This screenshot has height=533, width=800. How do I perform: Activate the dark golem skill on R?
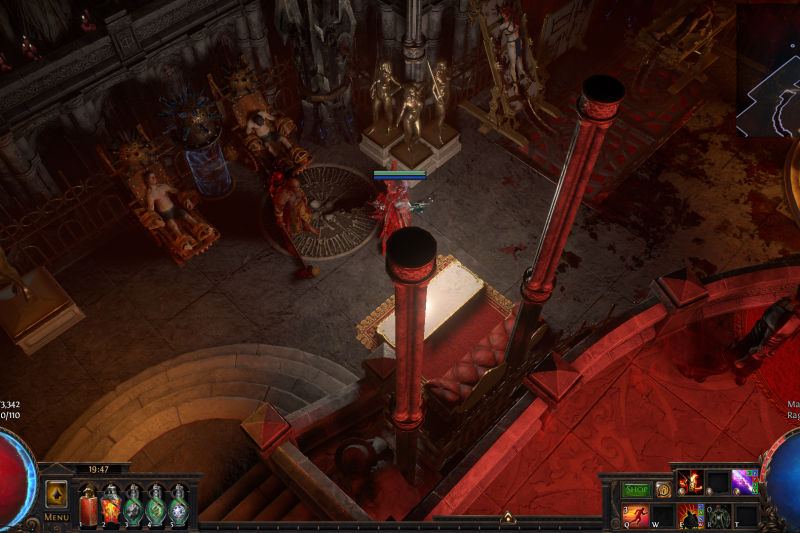click(x=718, y=515)
